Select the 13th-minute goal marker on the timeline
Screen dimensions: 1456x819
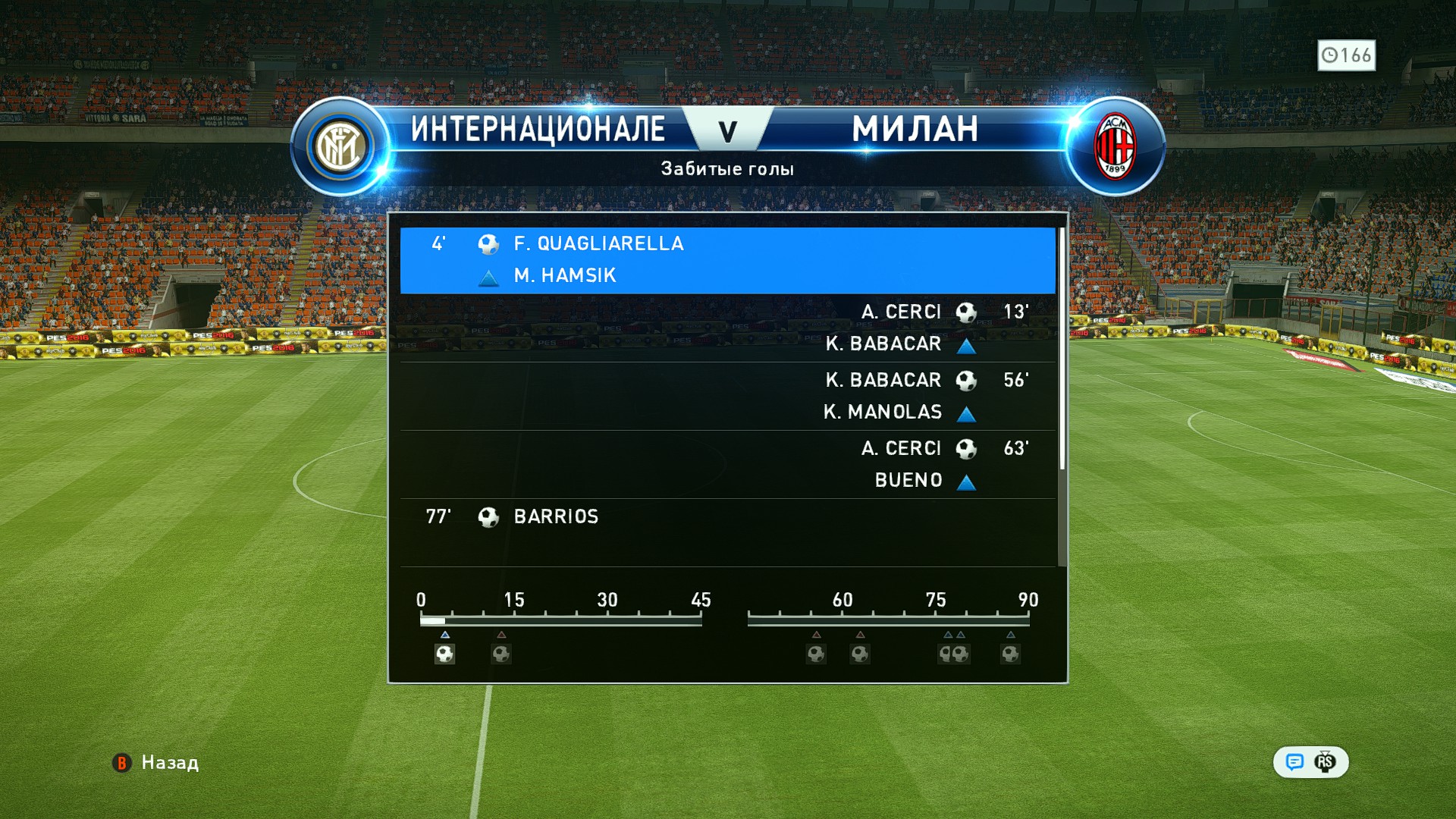(501, 654)
